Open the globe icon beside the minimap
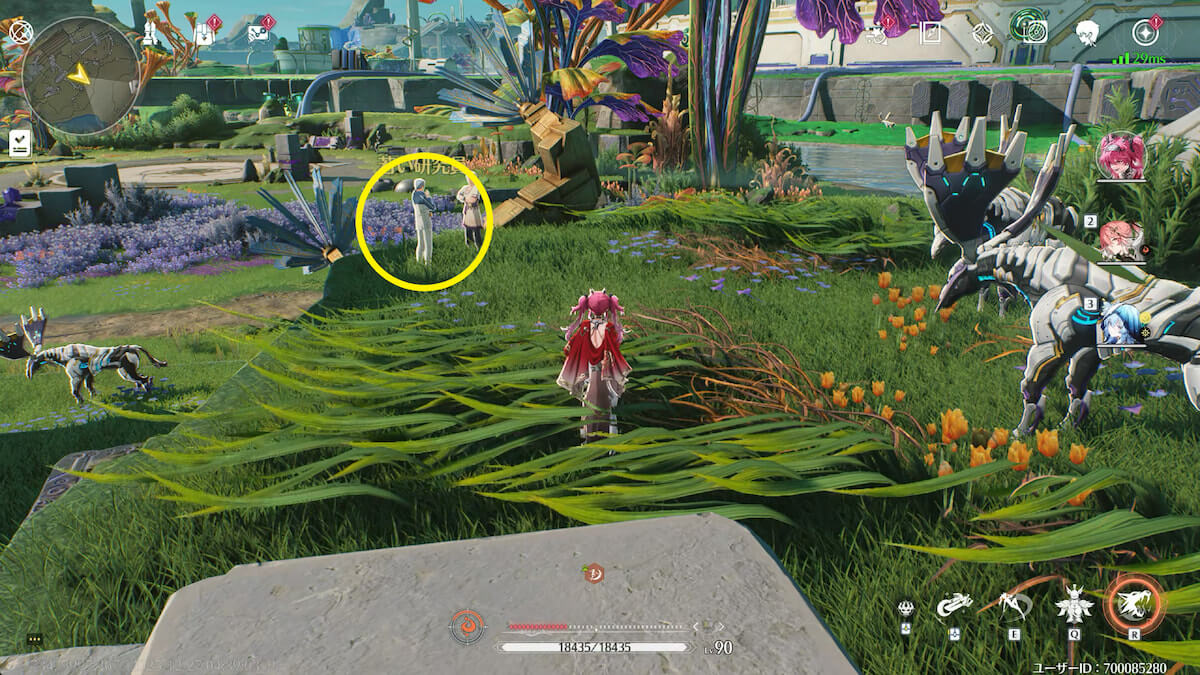 (x=20, y=32)
